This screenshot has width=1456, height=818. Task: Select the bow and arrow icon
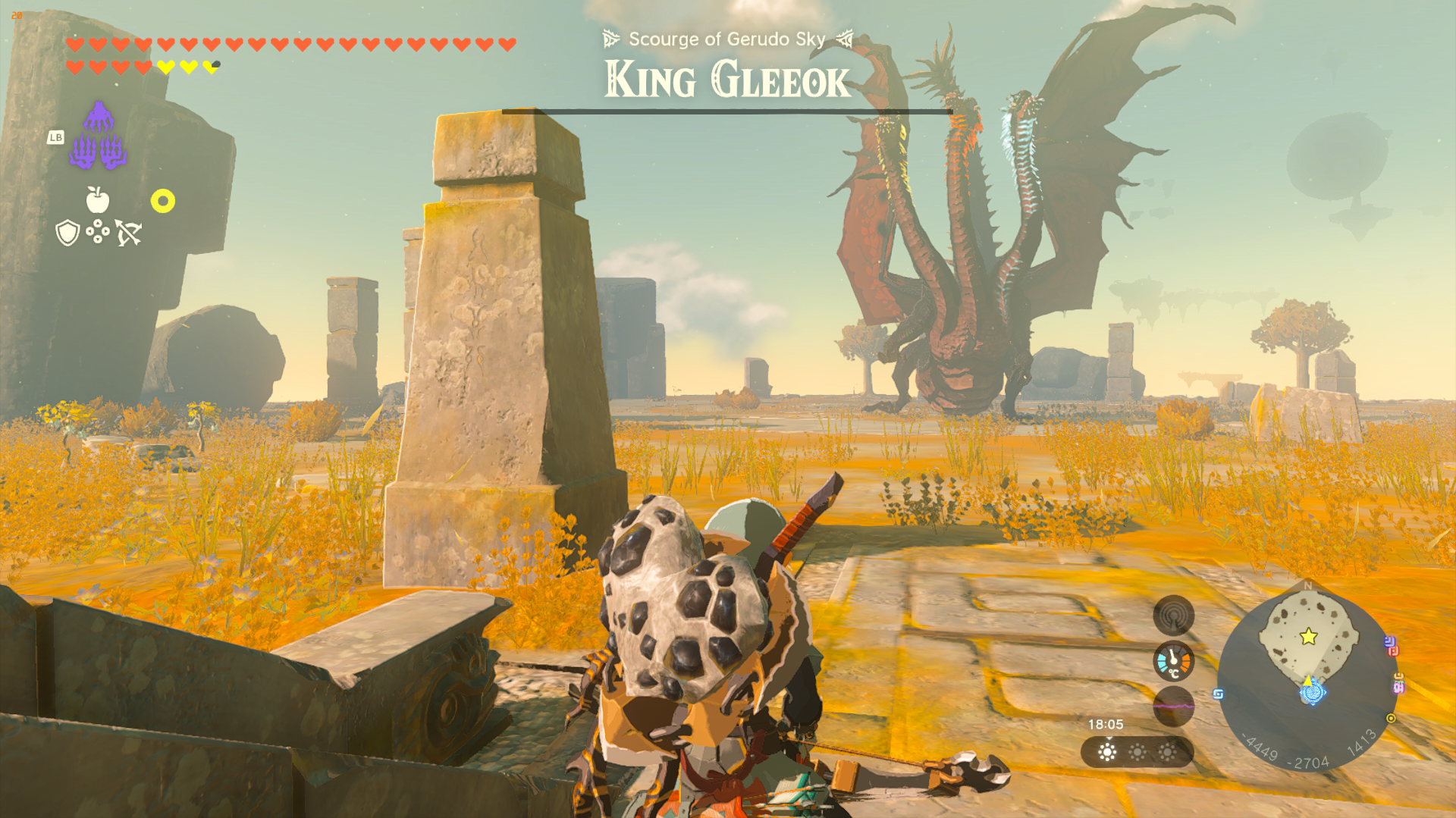pyautogui.click(x=128, y=233)
